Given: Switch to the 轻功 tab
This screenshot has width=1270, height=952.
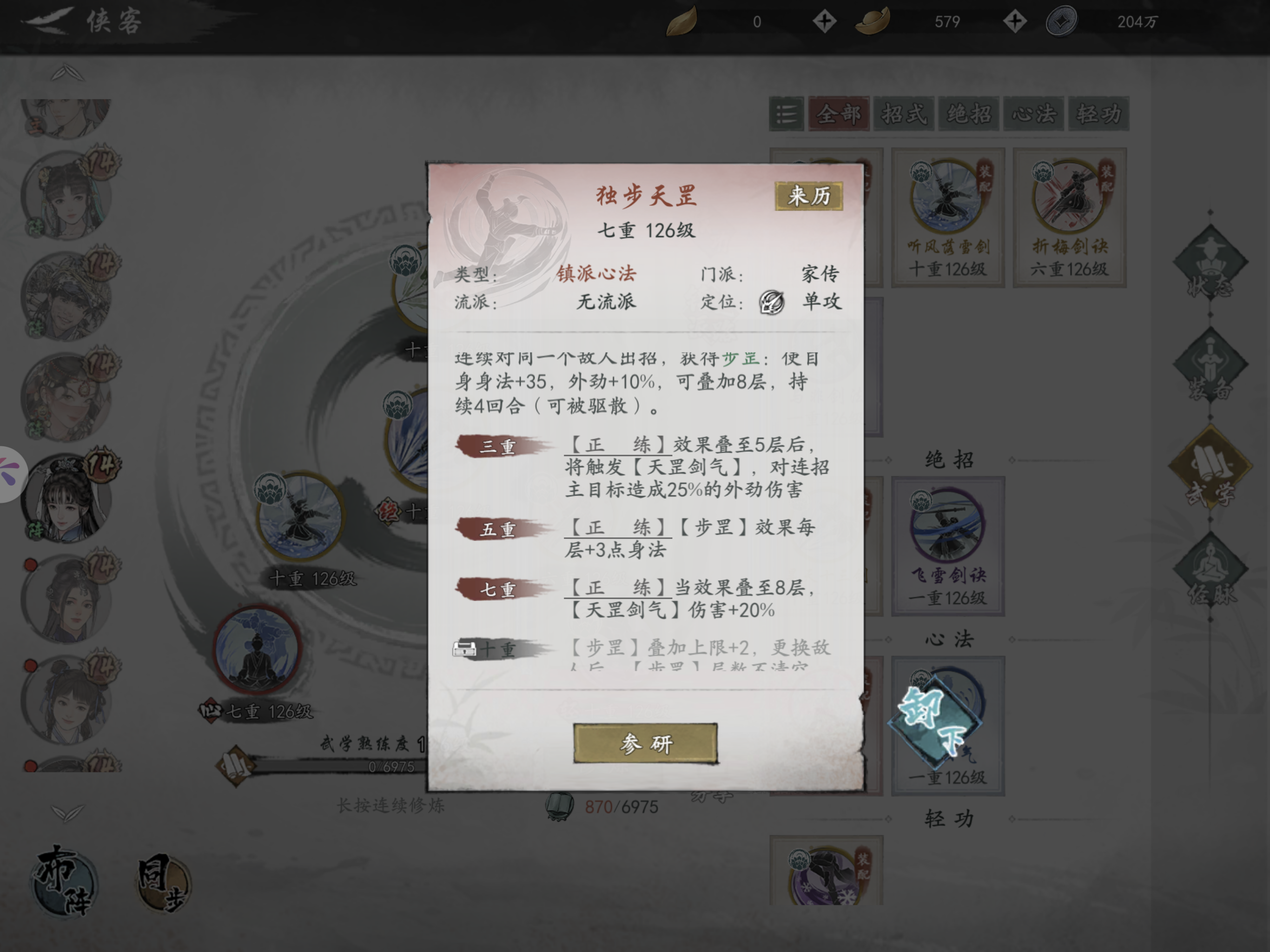Looking at the screenshot, I should 1098,114.
